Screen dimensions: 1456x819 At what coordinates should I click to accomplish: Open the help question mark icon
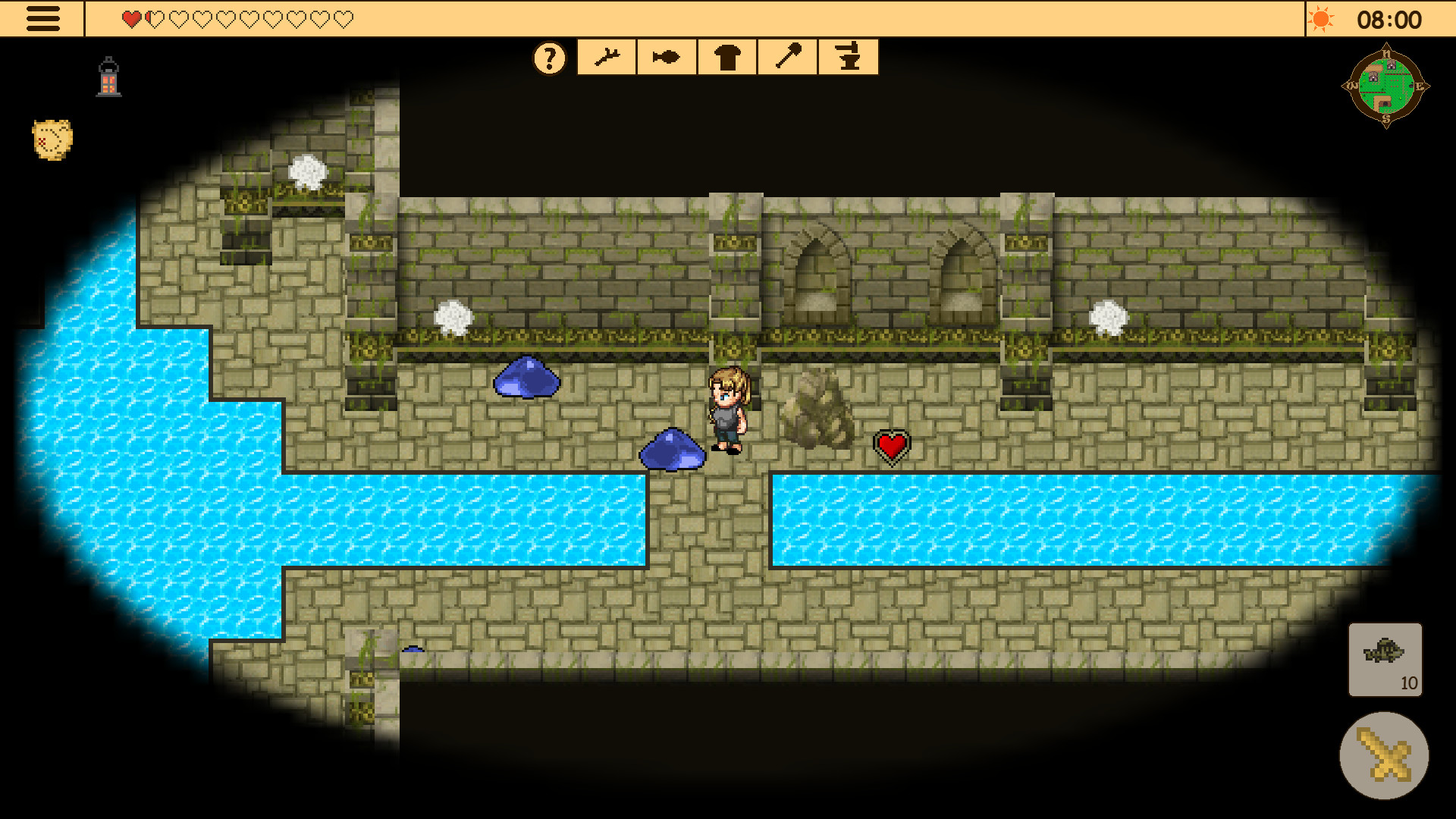pyautogui.click(x=549, y=56)
